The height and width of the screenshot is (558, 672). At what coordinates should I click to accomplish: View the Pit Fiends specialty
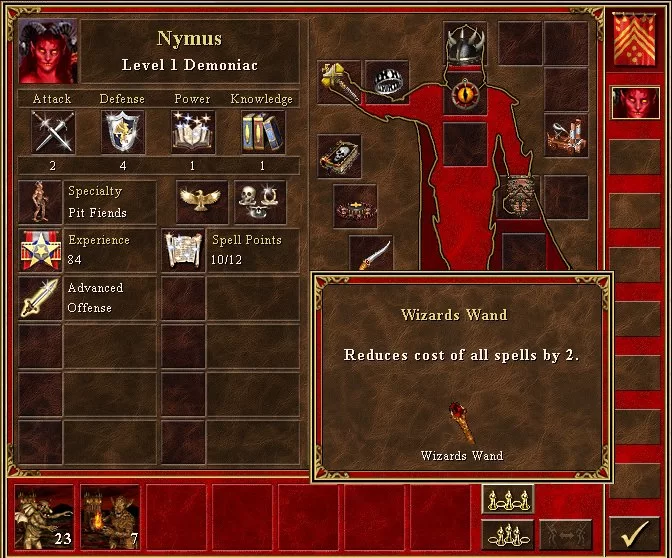click(40, 202)
